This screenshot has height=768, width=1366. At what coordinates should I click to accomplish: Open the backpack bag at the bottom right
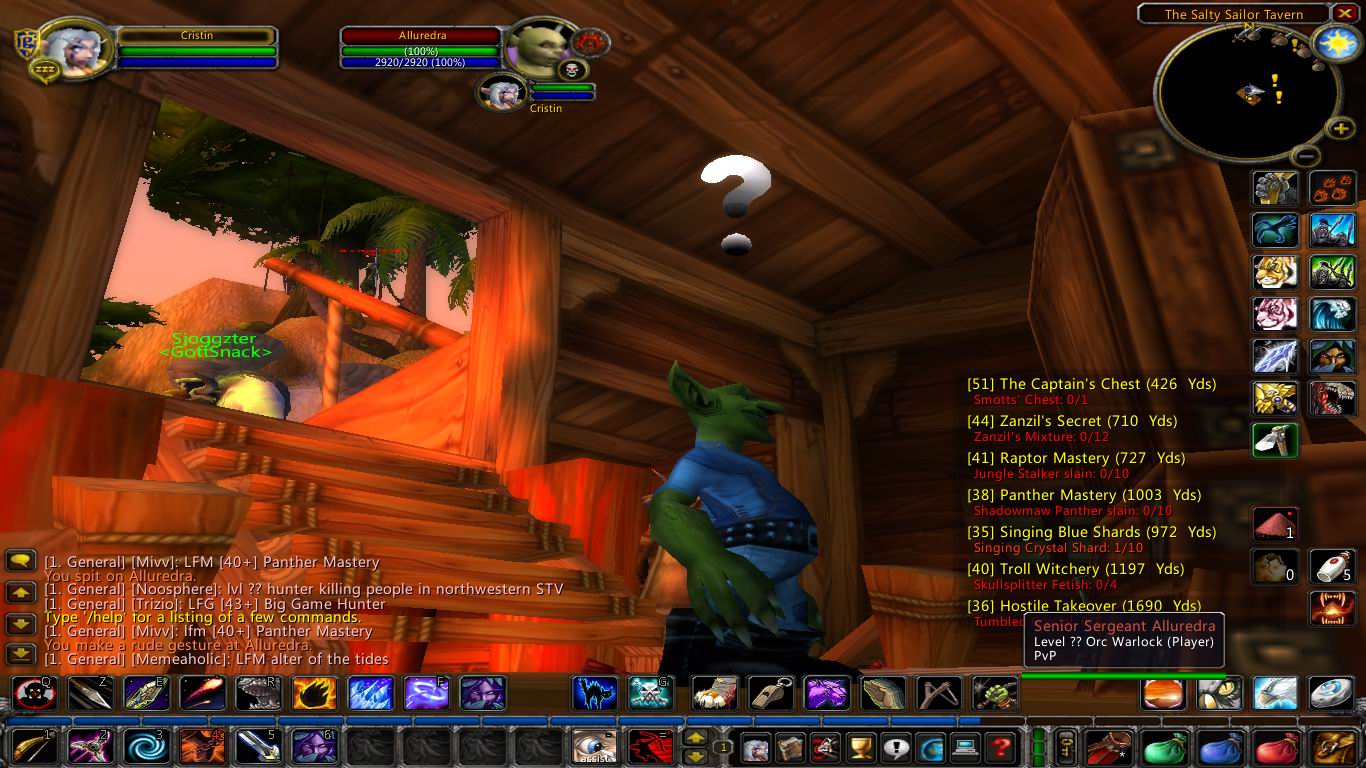tap(1331, 748)
